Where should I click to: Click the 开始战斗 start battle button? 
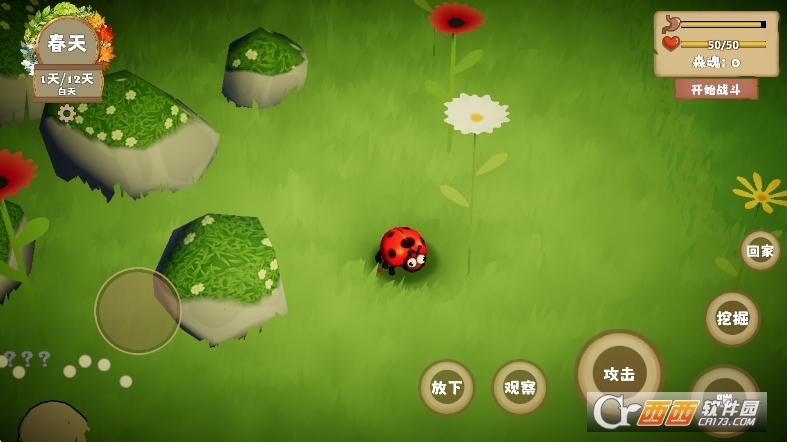(716, 89)
